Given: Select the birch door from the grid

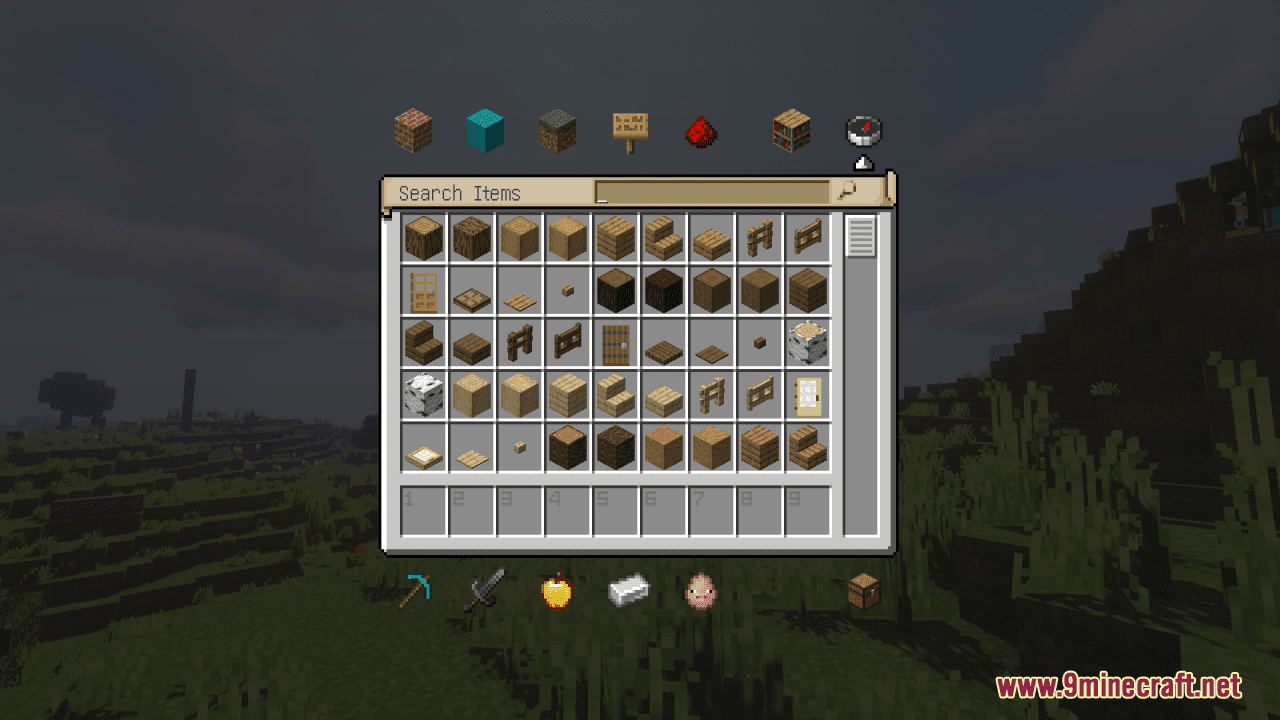Looking at the screenshot, I should click(809, 395).
